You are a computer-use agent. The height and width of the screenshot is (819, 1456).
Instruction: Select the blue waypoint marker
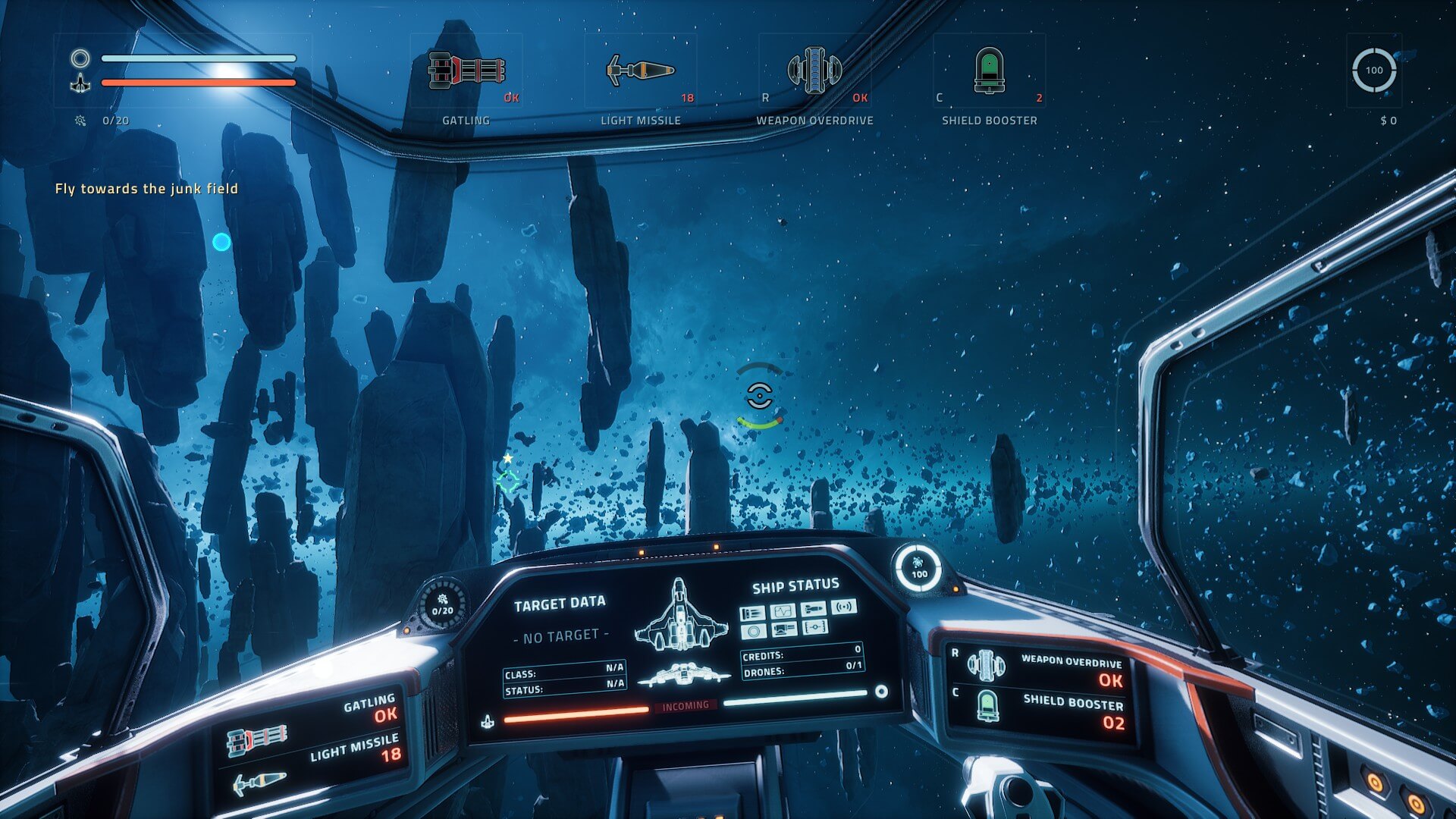[x=221, y=242]
